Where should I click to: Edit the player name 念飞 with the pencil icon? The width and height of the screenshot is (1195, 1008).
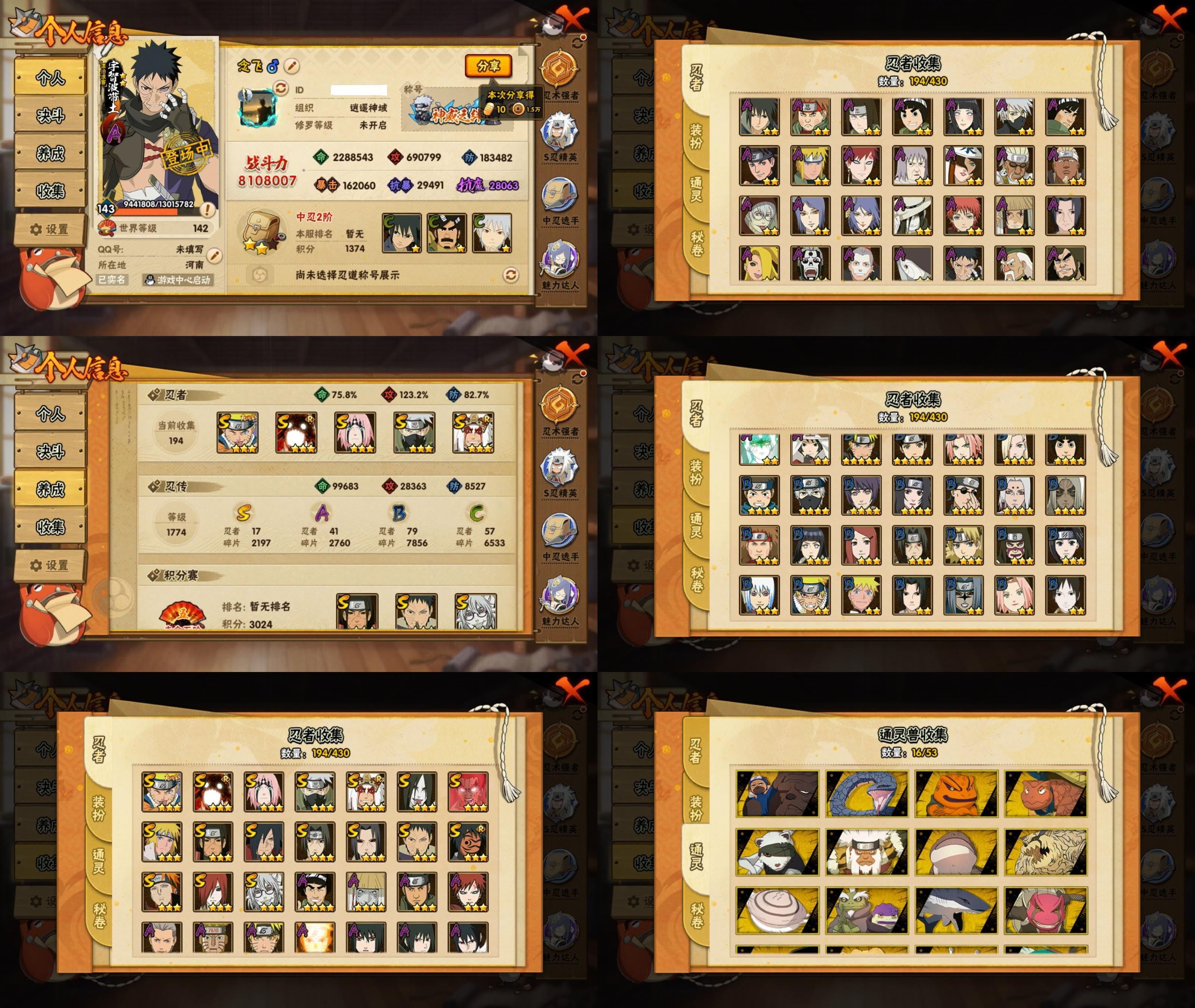coord(291,66)
